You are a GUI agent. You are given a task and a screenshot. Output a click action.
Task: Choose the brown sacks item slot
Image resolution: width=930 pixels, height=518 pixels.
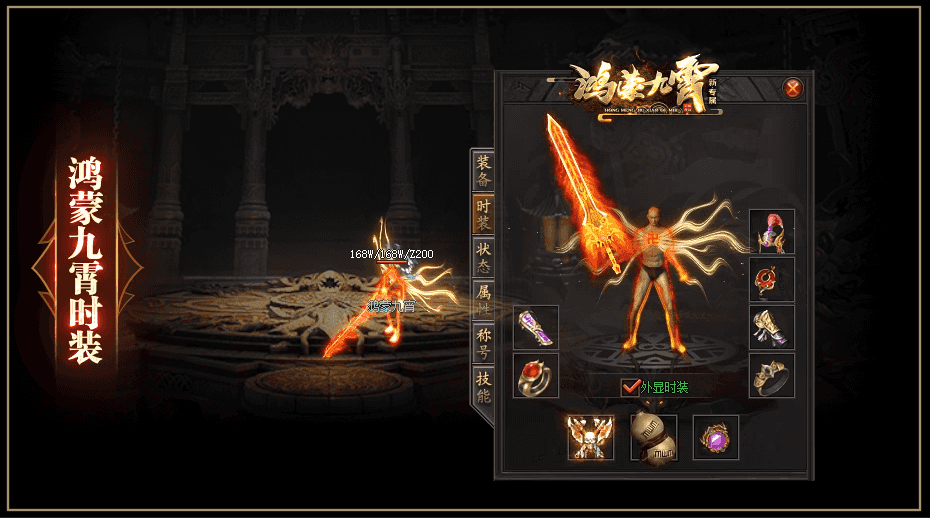pos(653,438)
